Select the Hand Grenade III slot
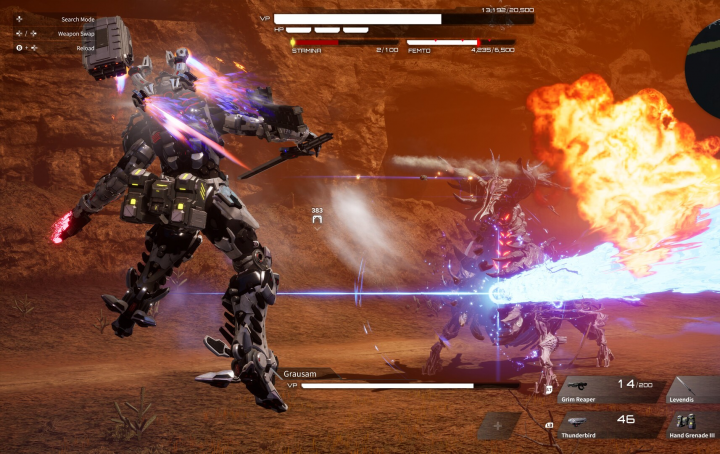This screenshot has height=454, width=720. 692,426
